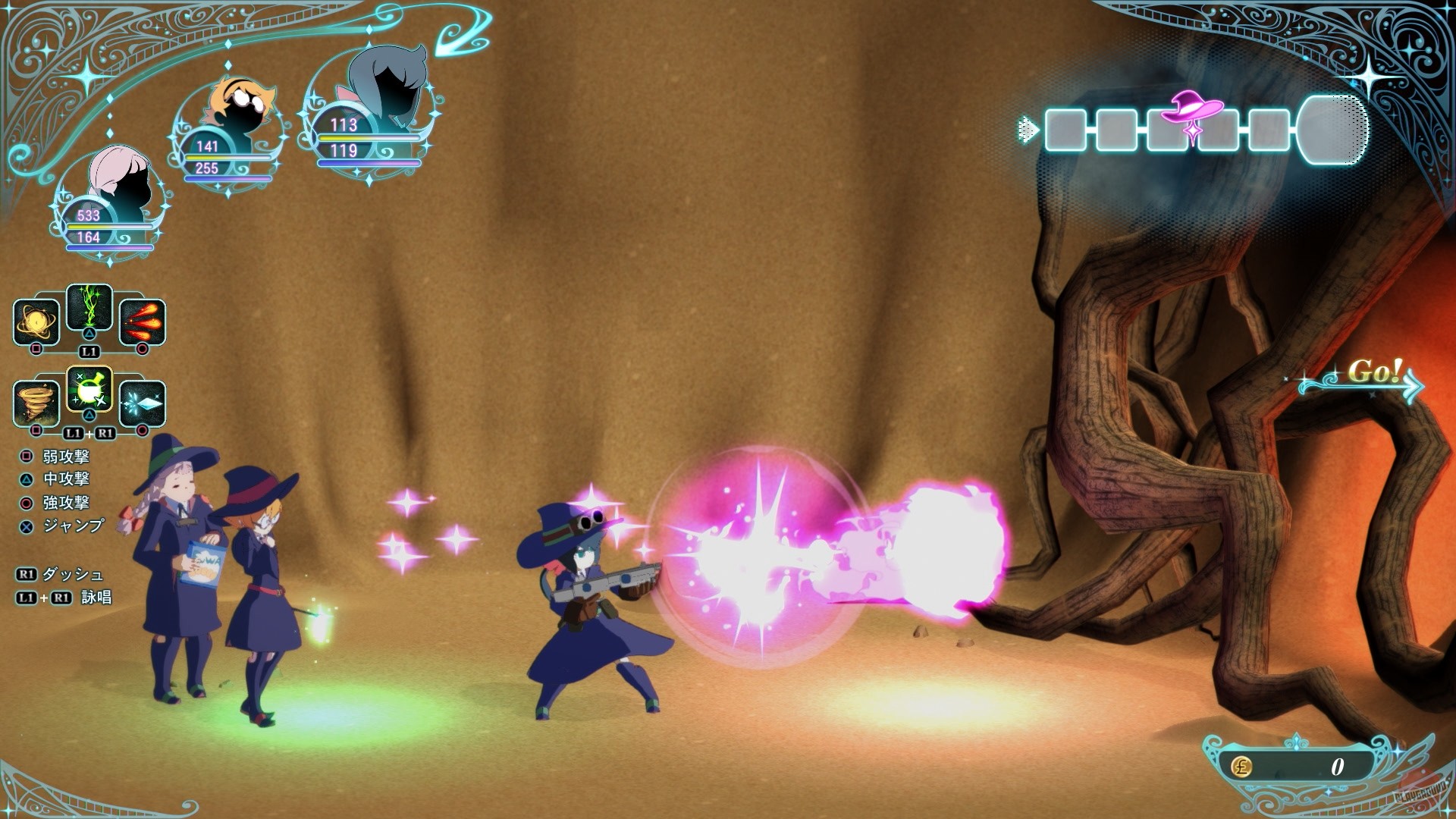Viewport: 1456px width, 819px height.
Task: Select the atom orb spell icon
Action: pyautogui.click(x=36, y=323)
